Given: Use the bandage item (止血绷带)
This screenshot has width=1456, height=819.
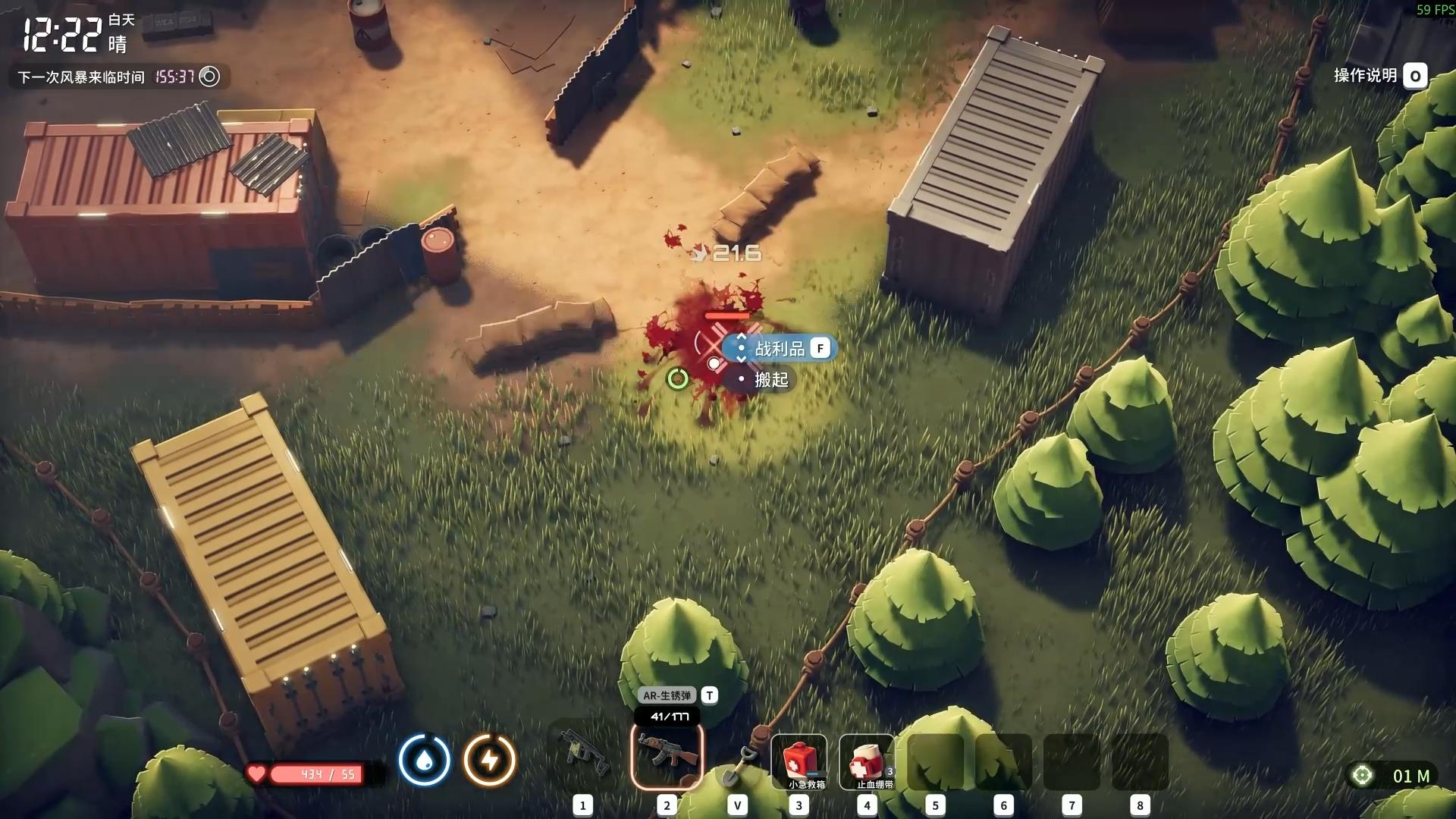Looking at the screenshot, I should click(x=867, y=761).
